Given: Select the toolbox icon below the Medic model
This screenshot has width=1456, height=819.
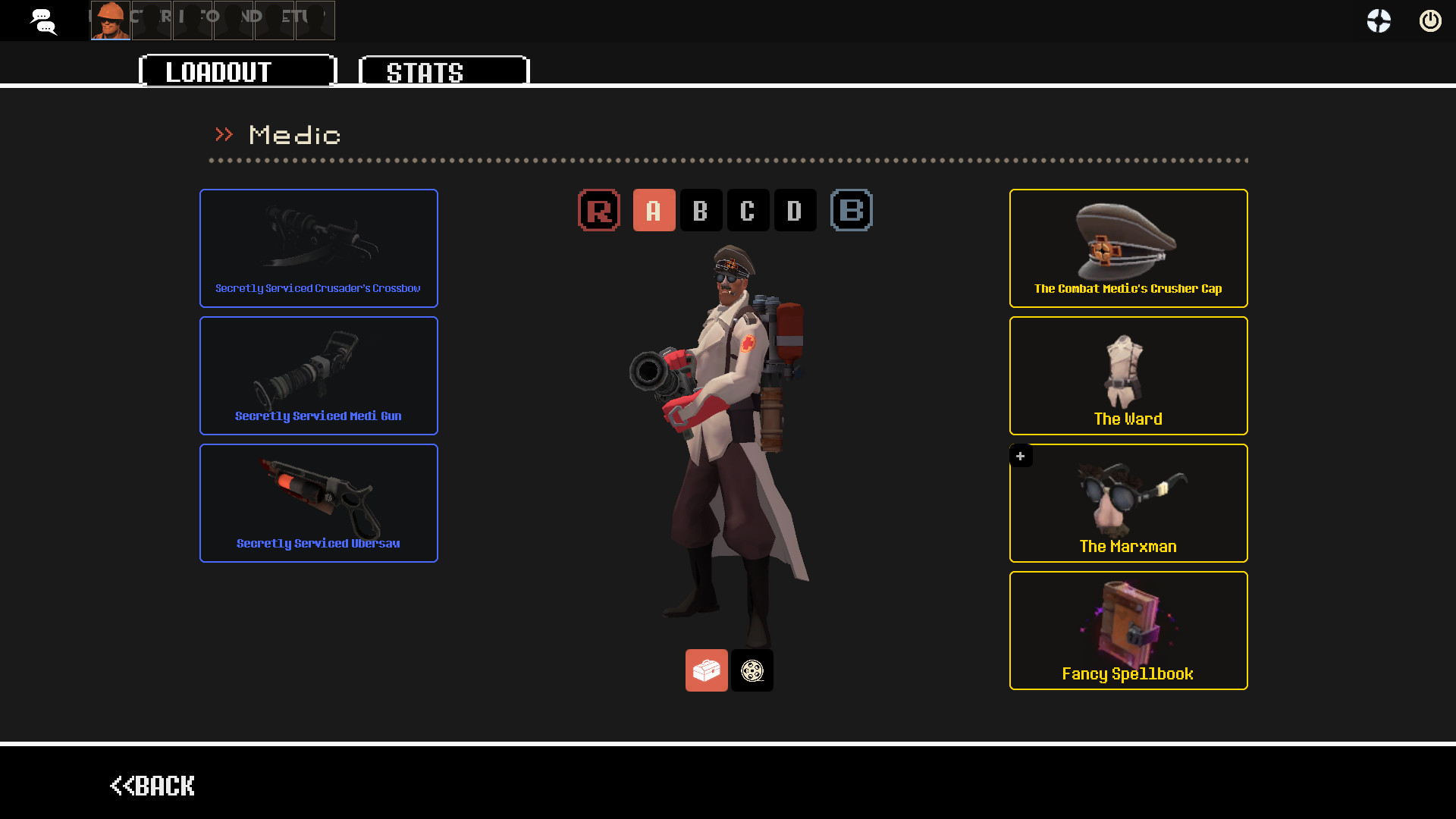Looking at the screenshot, I should (x=706, y=670).
